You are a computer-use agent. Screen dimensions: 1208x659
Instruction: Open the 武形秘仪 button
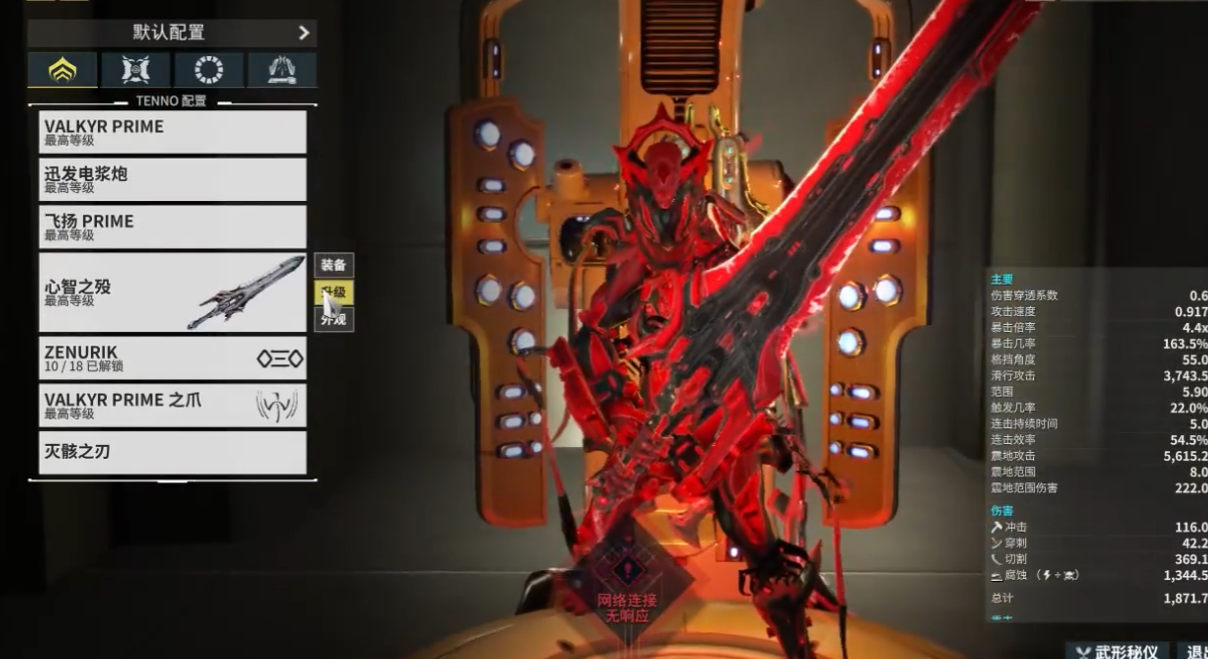[1117, 651]
